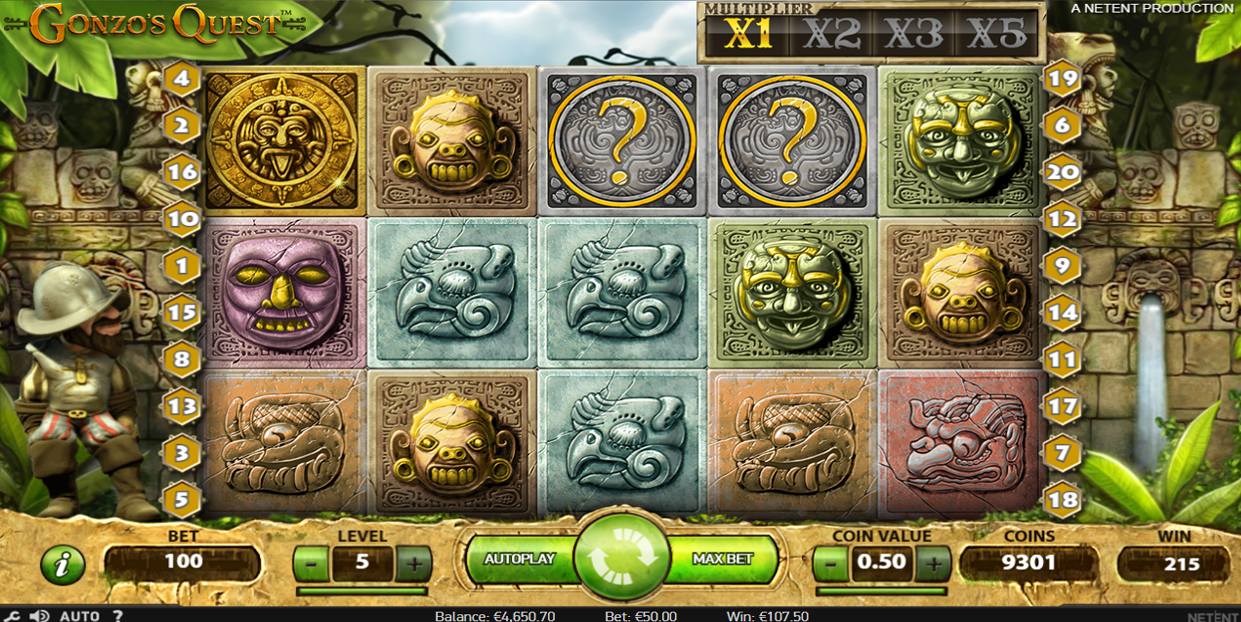Decrease the bet level with minus
The width and height of the screenshot is (1241, 622).
[x=311, y=564]
